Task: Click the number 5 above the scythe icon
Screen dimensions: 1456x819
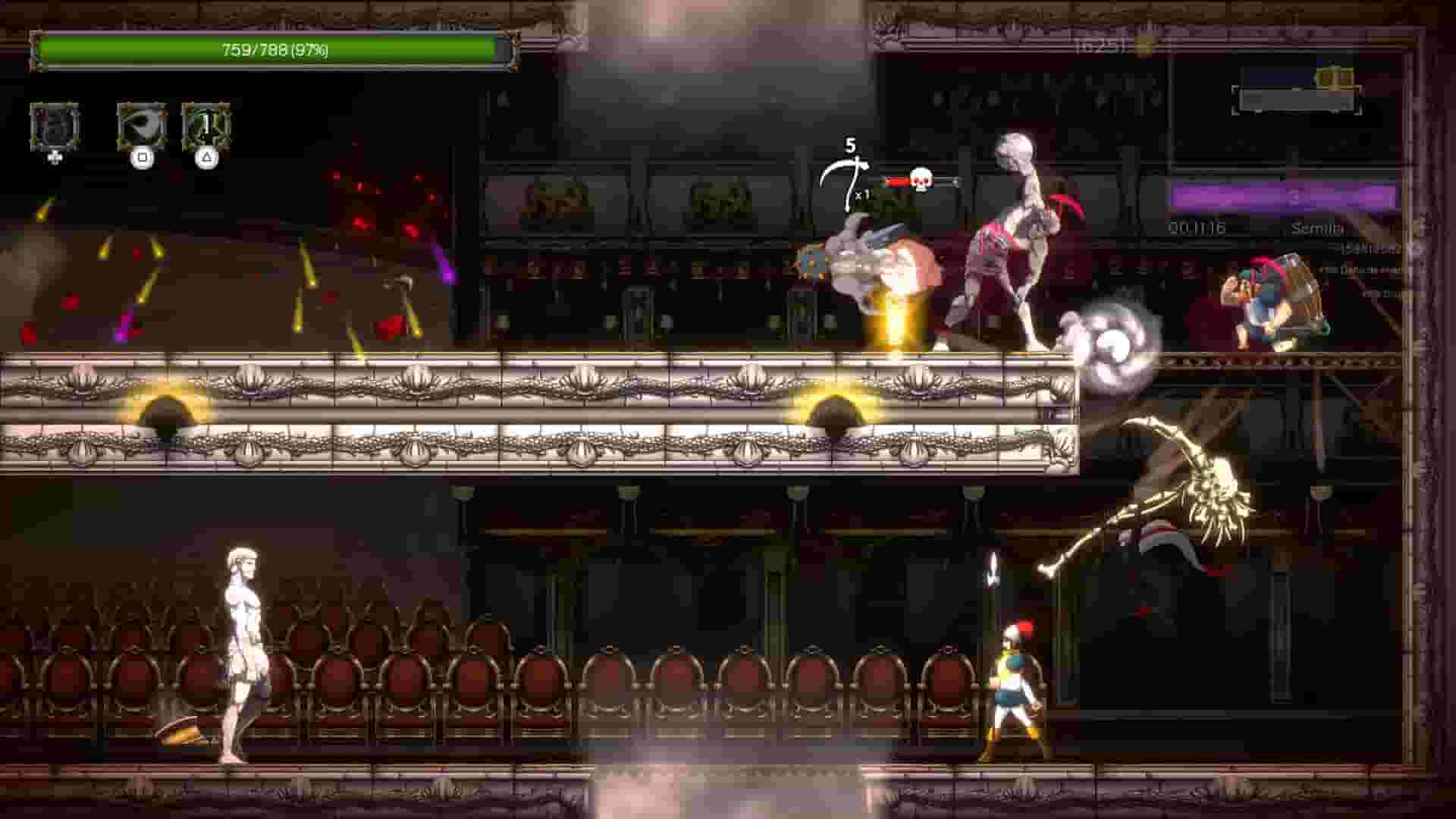Action: [x=851, y=146]
